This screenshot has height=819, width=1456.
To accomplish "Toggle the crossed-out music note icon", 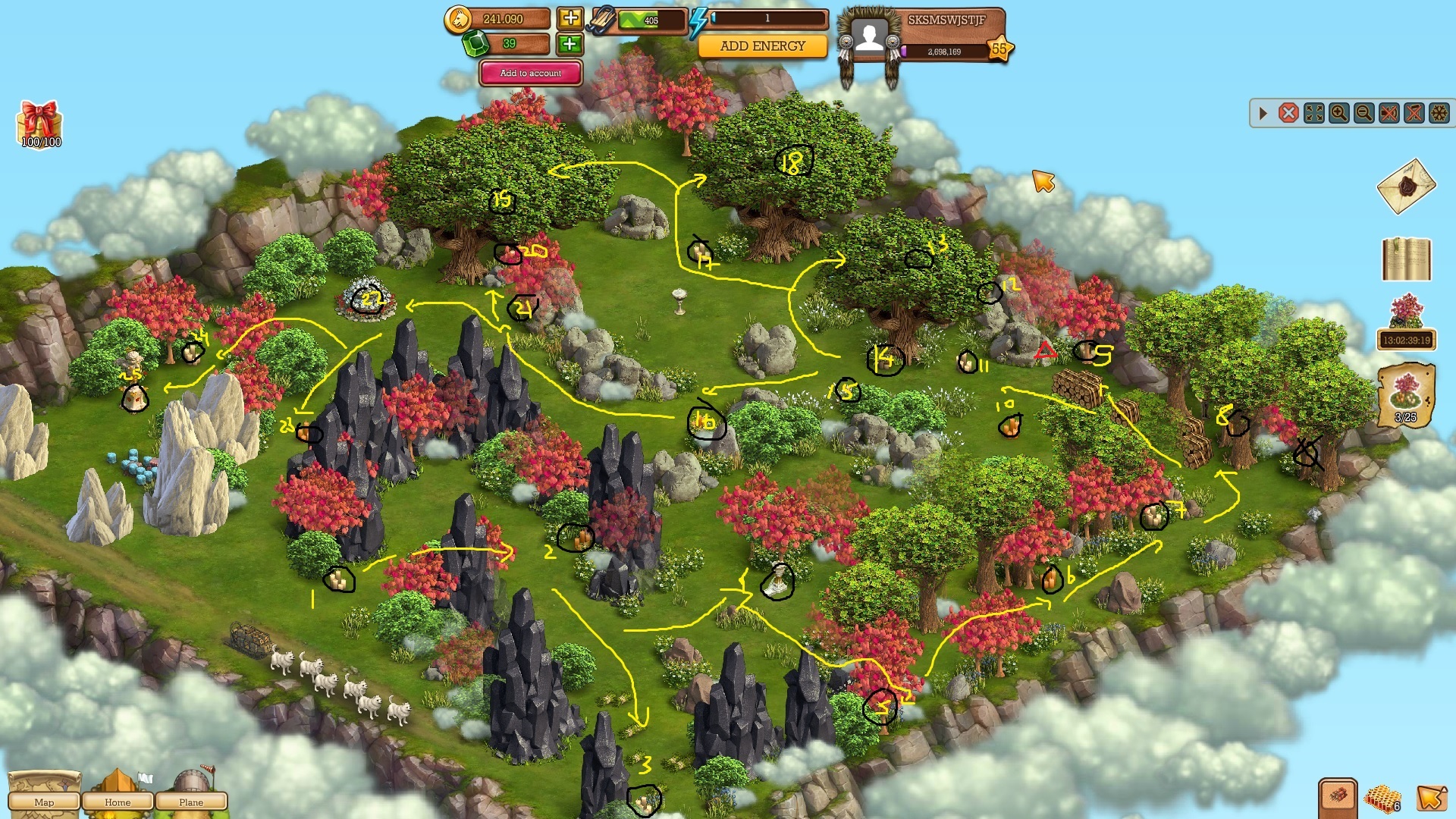I will [x=1413, y=114].
